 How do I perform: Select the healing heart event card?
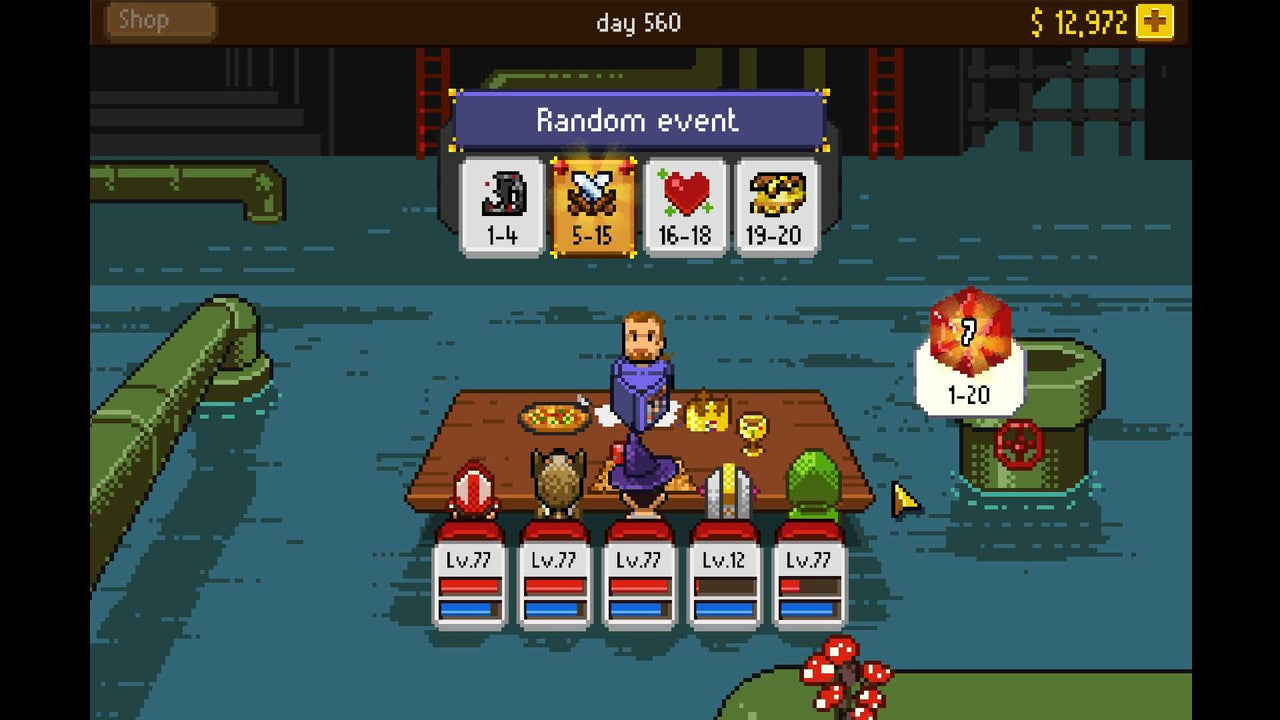point(684,202)
